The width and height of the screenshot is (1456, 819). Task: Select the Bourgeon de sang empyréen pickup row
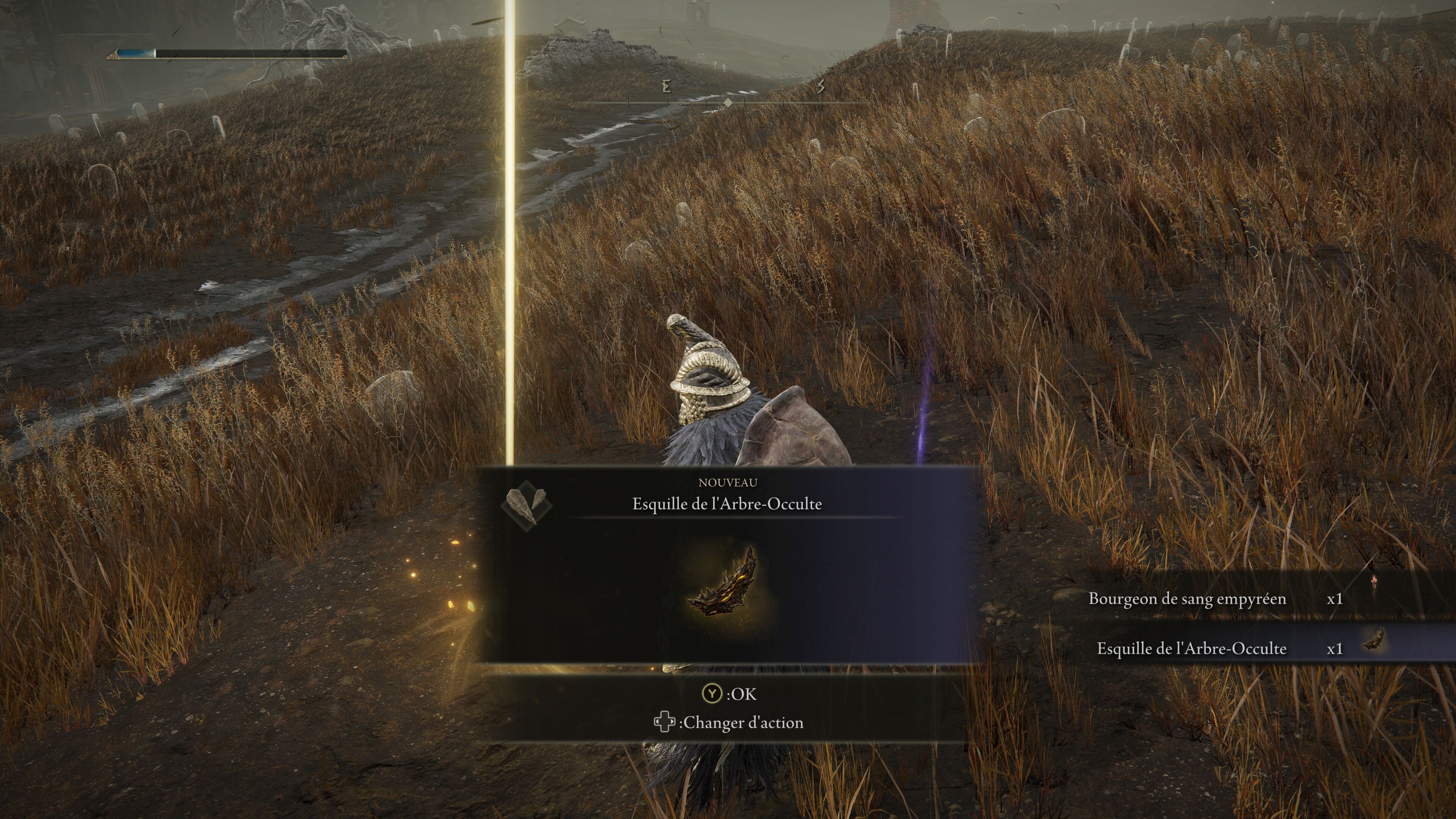(x=1215, y=599)
